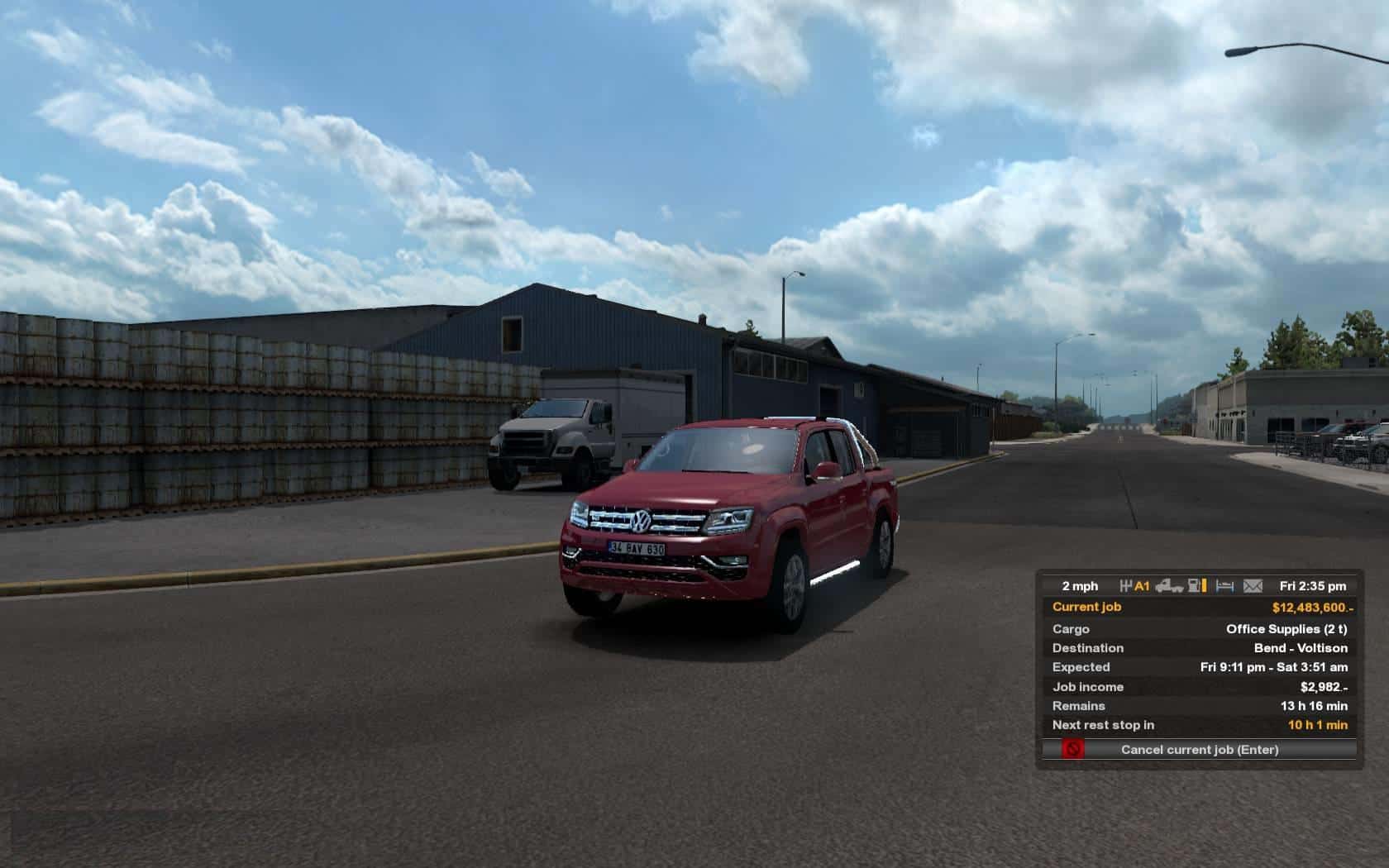Select the bed rest icon
1389x868 pixels.
pos(1225,586)
